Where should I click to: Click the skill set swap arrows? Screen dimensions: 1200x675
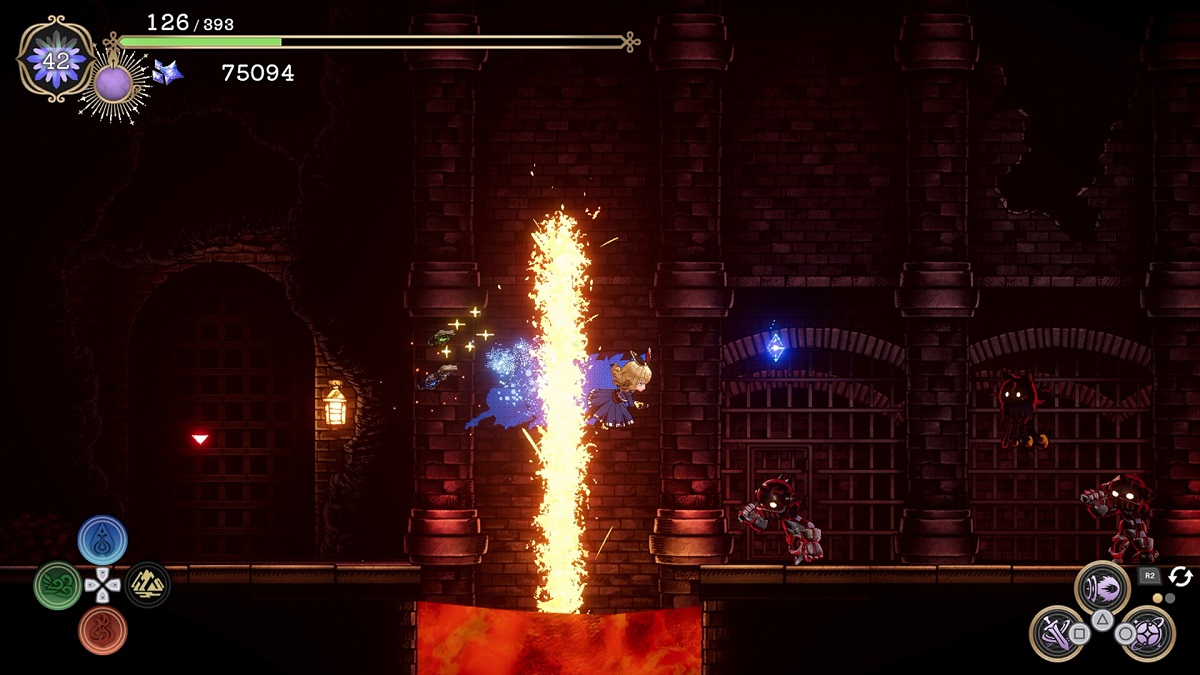1180,576
